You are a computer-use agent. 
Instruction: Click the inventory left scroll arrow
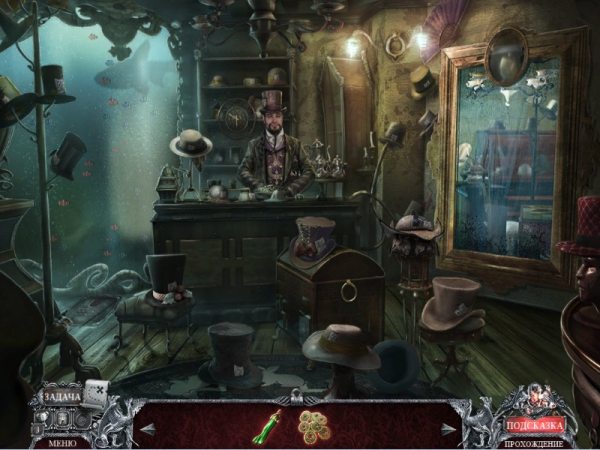coord(148,427)
